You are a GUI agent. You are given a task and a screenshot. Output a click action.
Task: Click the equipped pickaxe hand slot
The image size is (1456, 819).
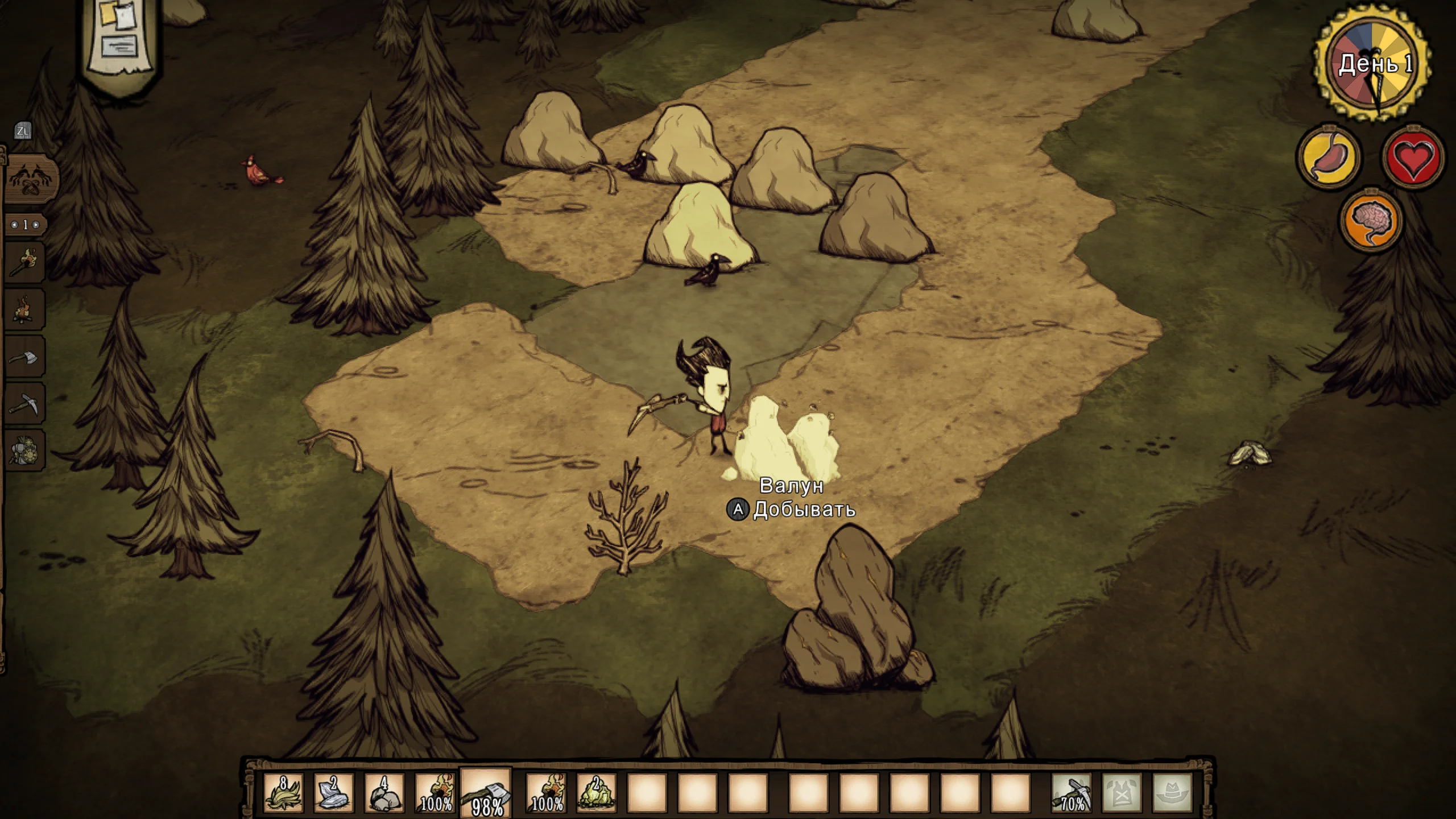[x=1072, y=792]
